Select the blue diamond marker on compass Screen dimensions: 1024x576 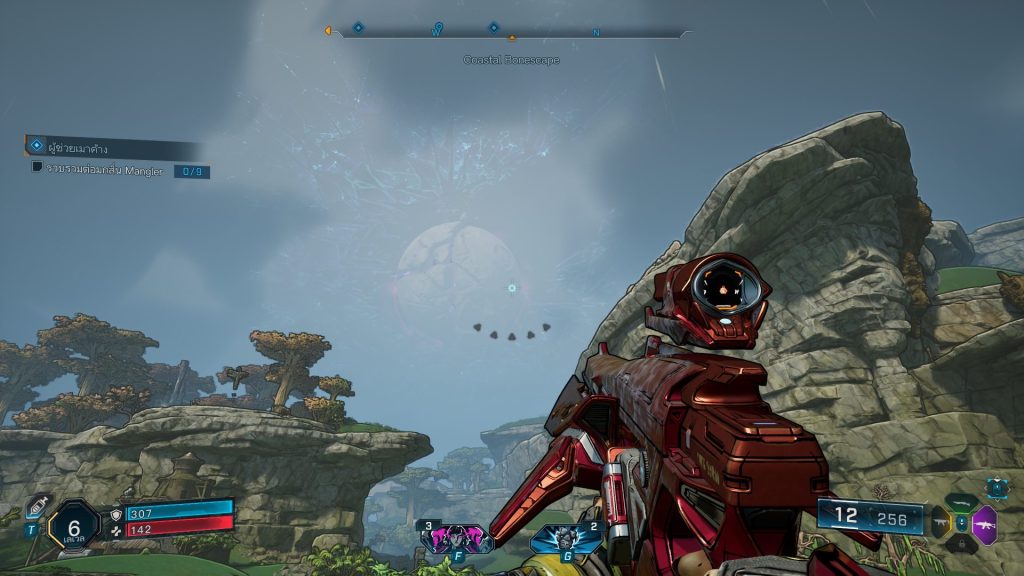tap(358, 28)
